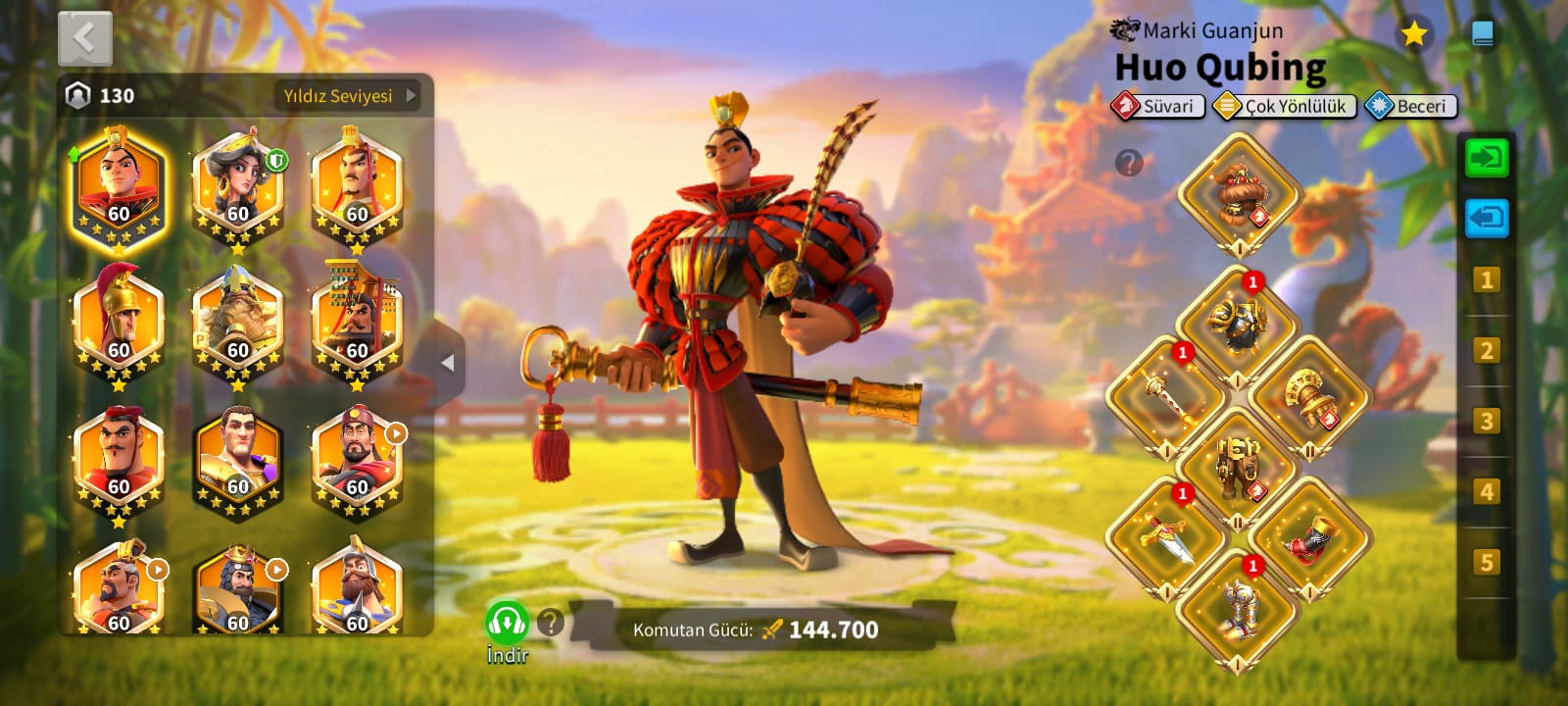
Task: Open the blue book icon
Action: coord(1483,35)
